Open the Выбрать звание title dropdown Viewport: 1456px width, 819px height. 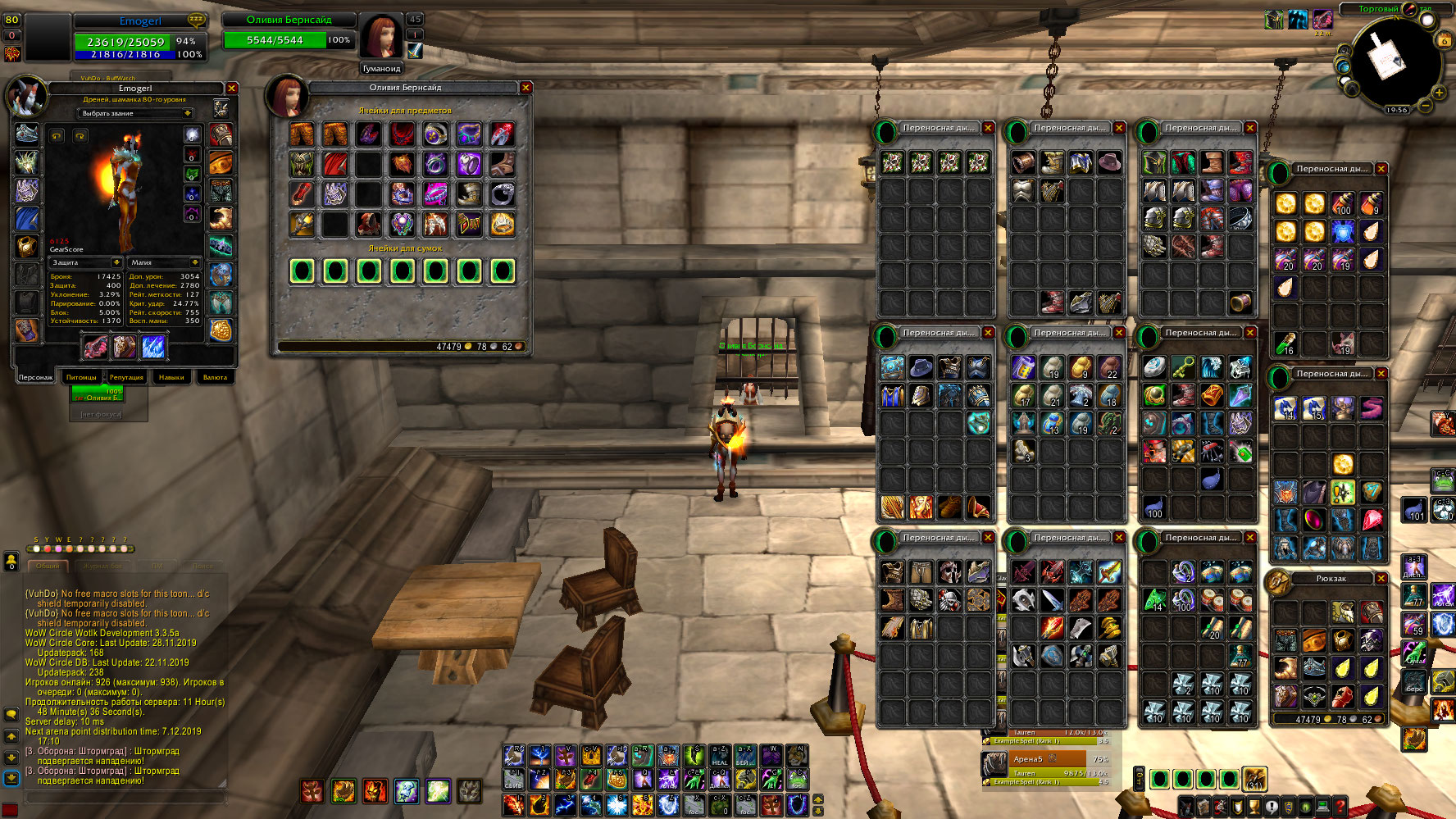point(136,113)
